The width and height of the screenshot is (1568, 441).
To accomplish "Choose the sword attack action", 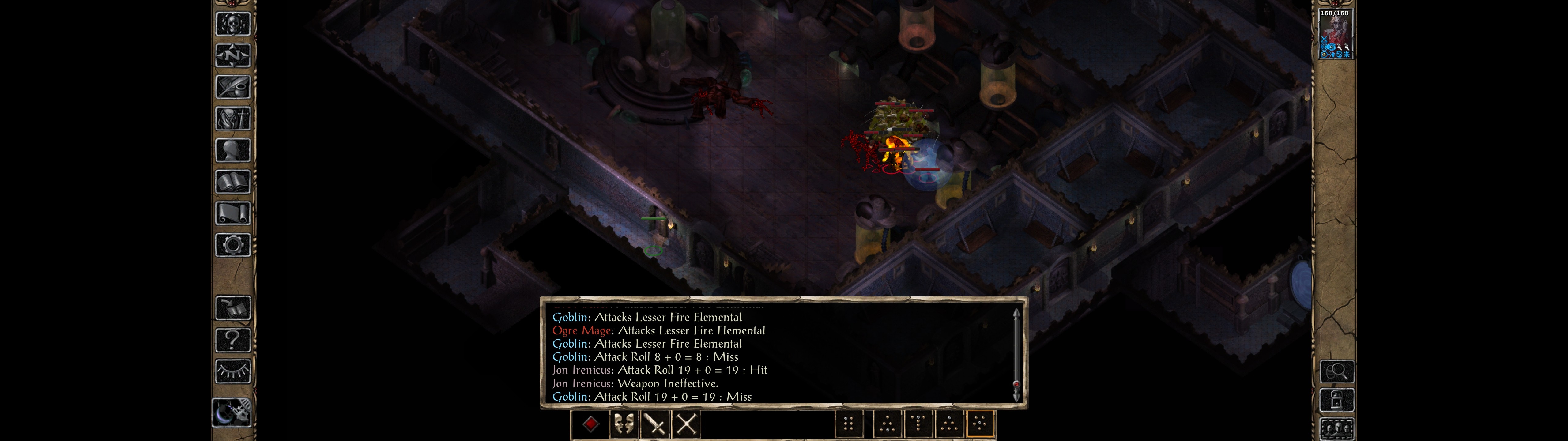I will click(x=655, y=424).
